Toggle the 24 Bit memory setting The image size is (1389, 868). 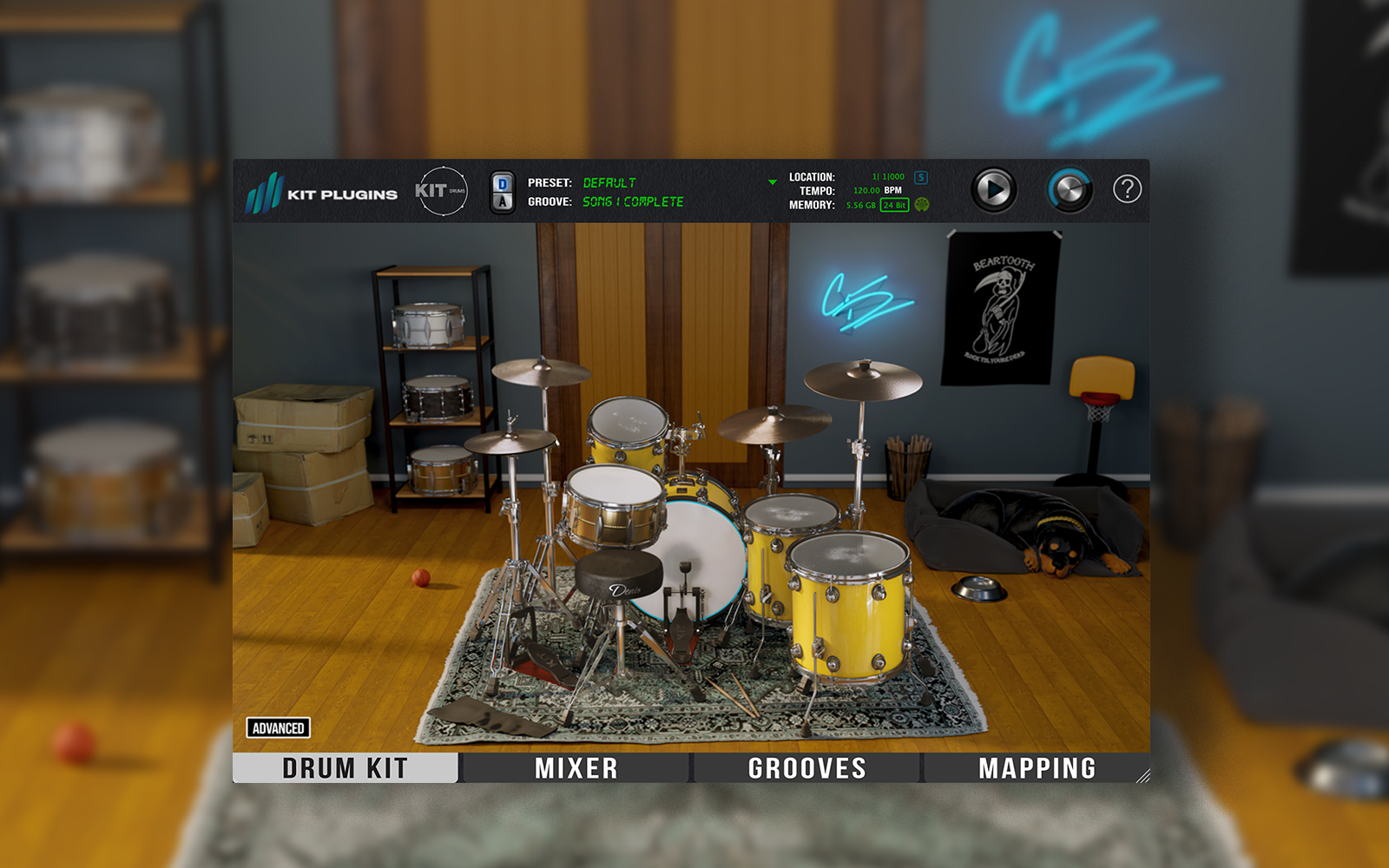coord(894,205)
